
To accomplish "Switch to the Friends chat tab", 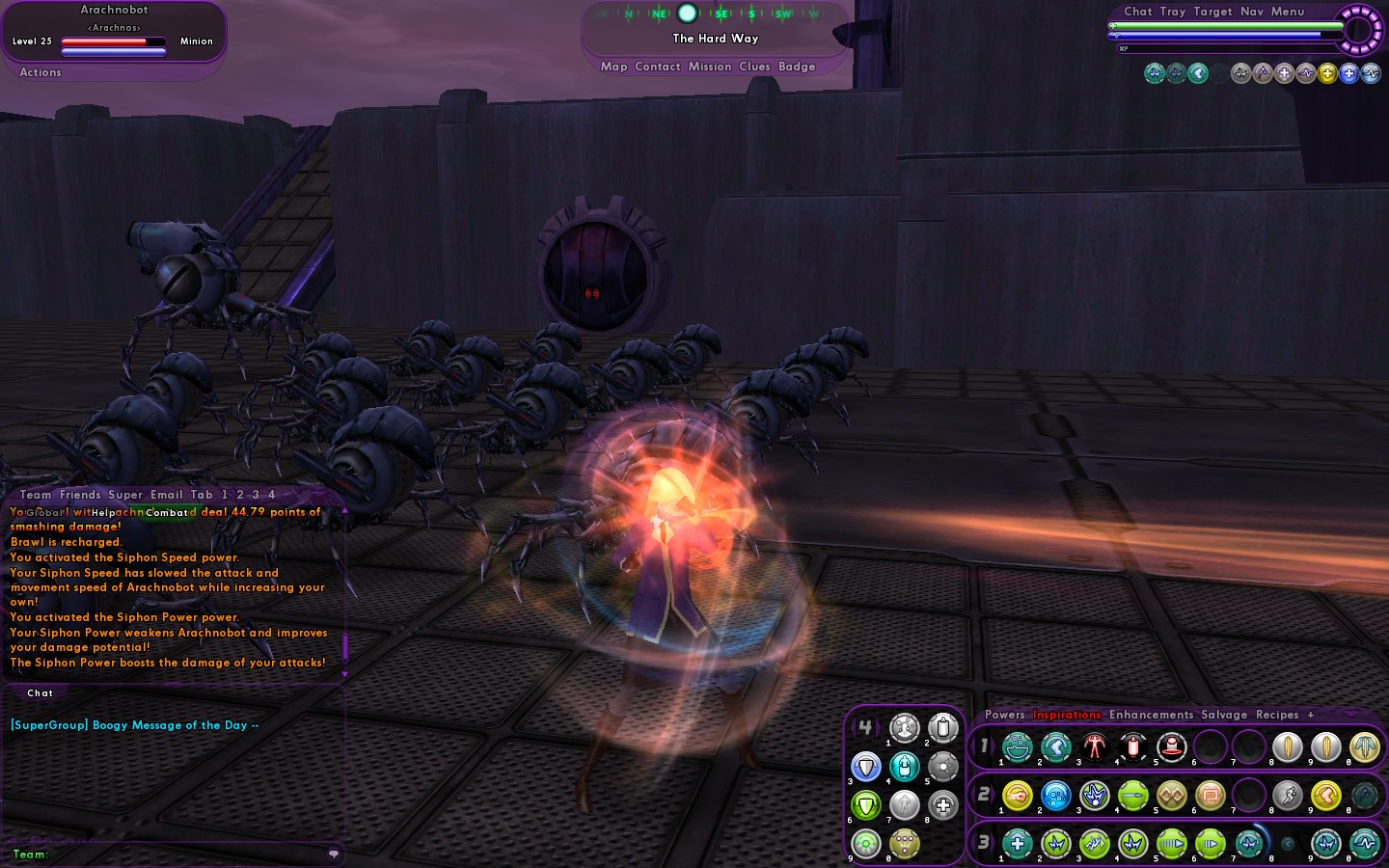I will (x=80, y=495).
